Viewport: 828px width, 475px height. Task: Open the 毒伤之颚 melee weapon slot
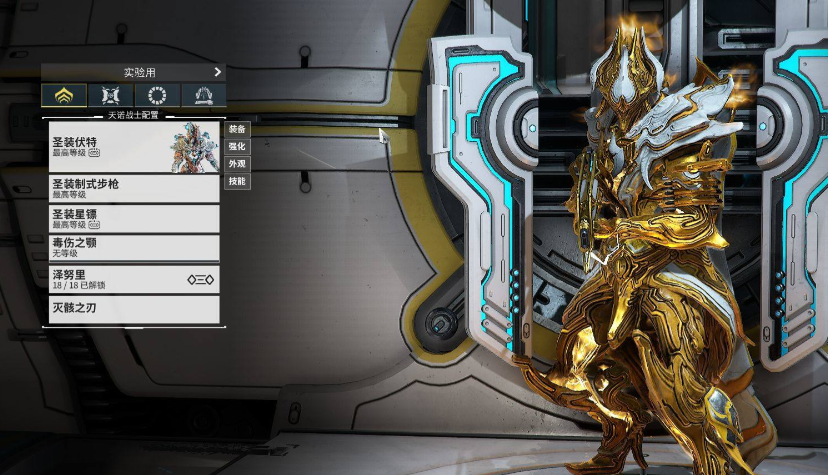click(134, 247)
